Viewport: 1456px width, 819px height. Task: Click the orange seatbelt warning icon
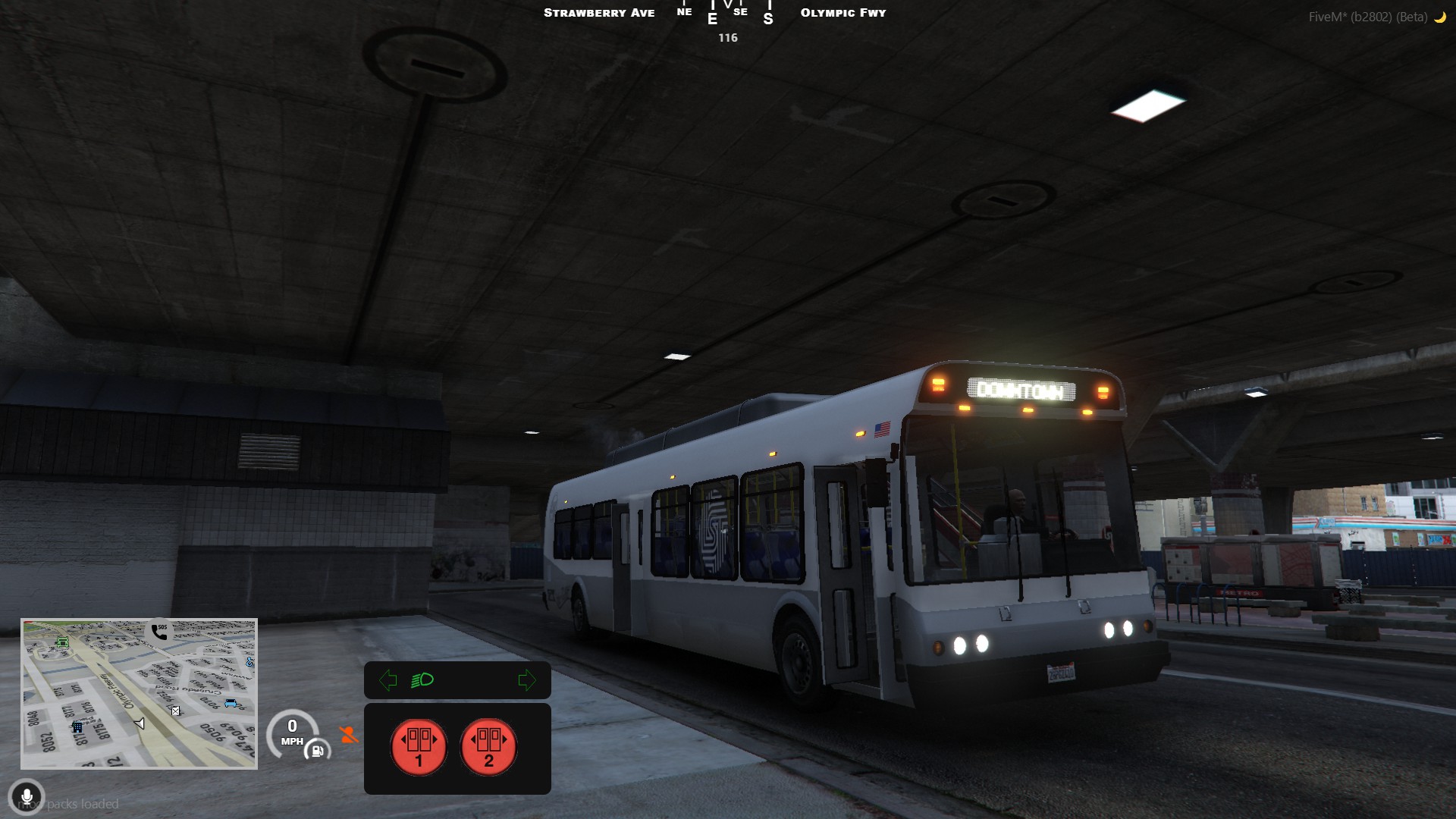pyautogui.click(x=347, y=734)
